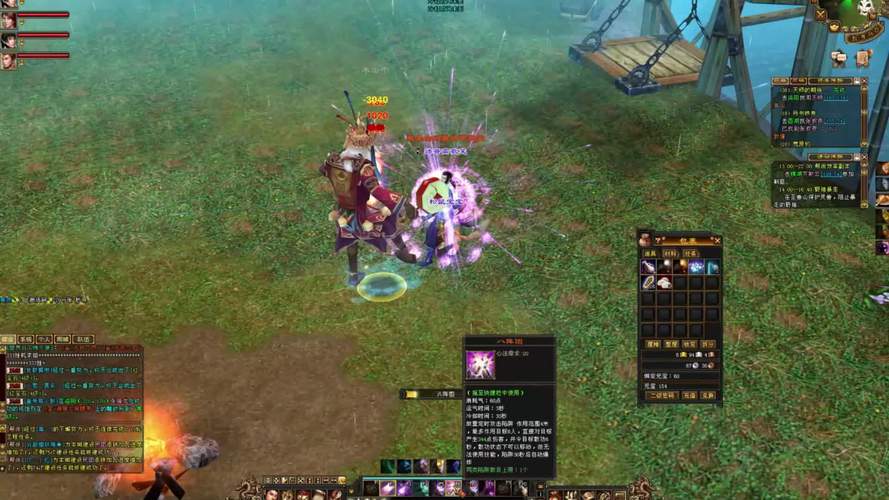Select the white cloth bundle item in the bag

pos(664,282)
